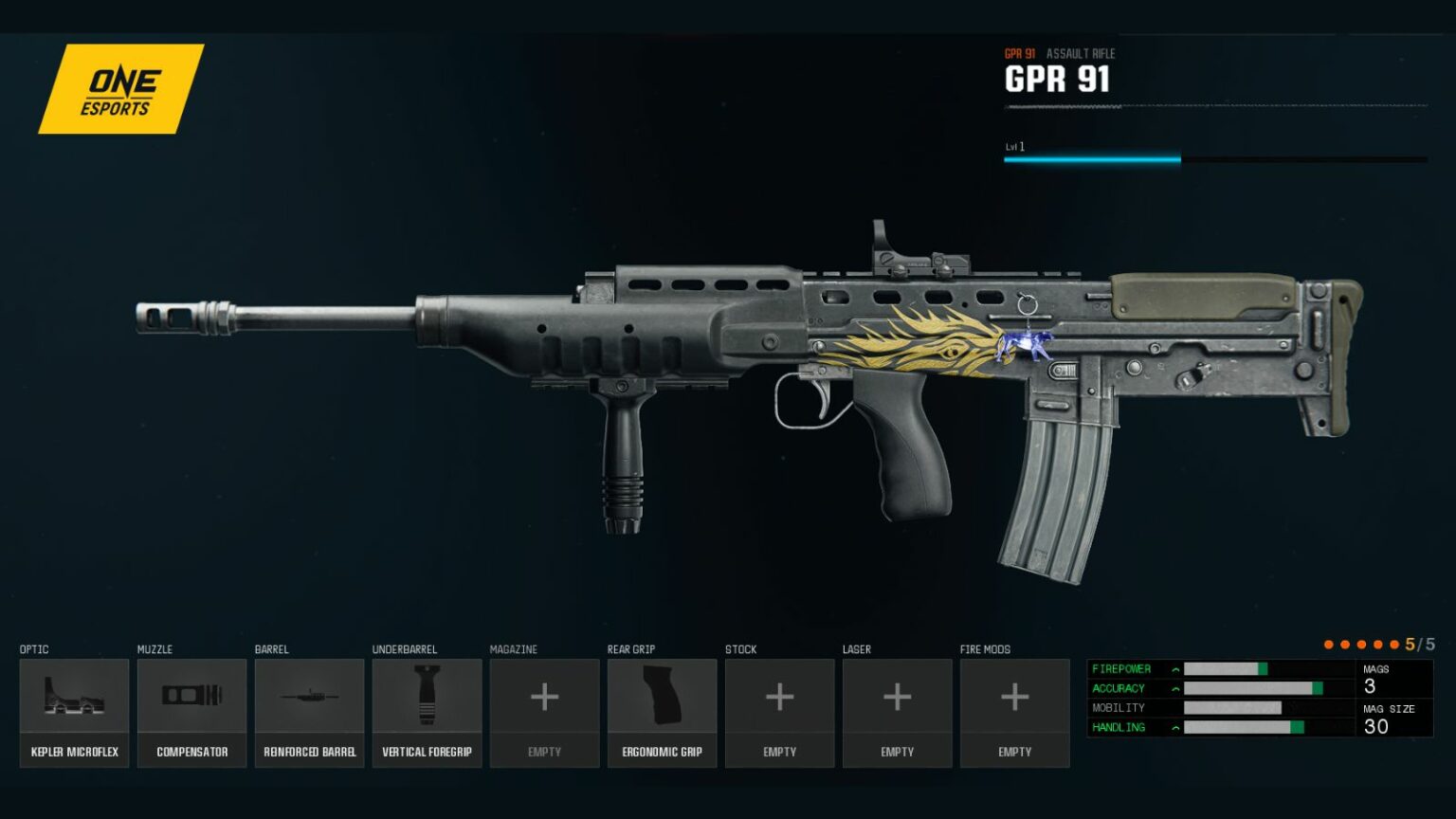Toggle the Handling stat breakdown
Screen dimensions: 1456x819
coord(1119,727)
